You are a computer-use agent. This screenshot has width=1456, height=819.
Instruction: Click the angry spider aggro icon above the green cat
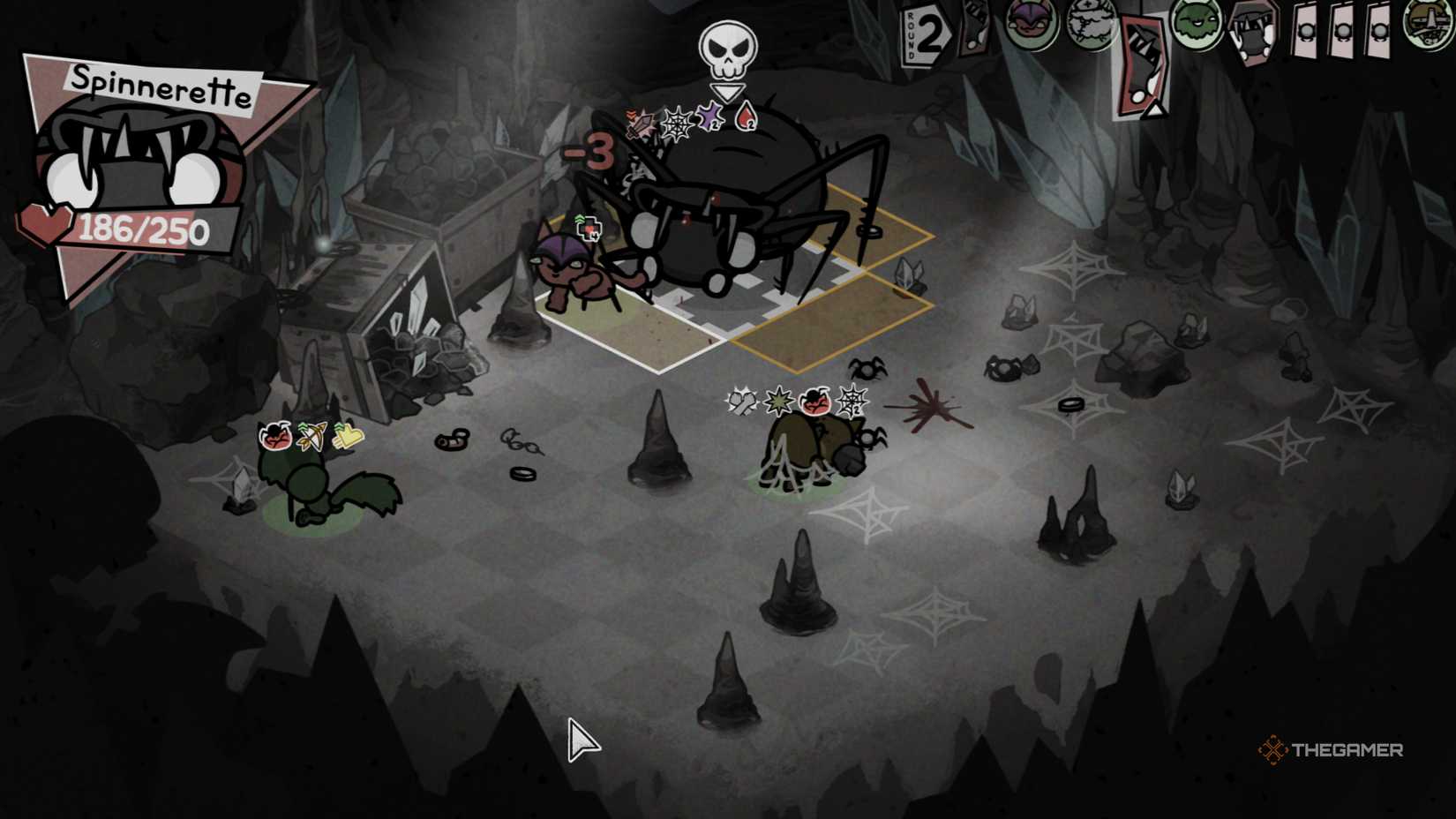pyautogui.click(x=276, y=437)
